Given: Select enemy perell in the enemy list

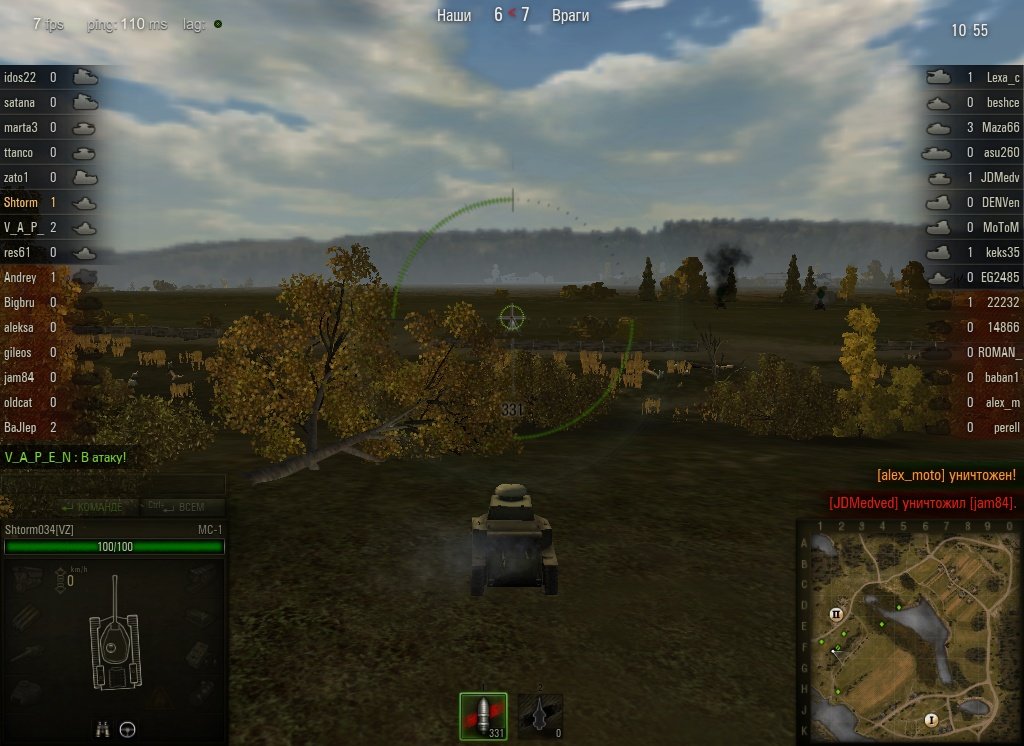Looking at the screenshot, I should pyautogui.click(x=1006, y=427).
